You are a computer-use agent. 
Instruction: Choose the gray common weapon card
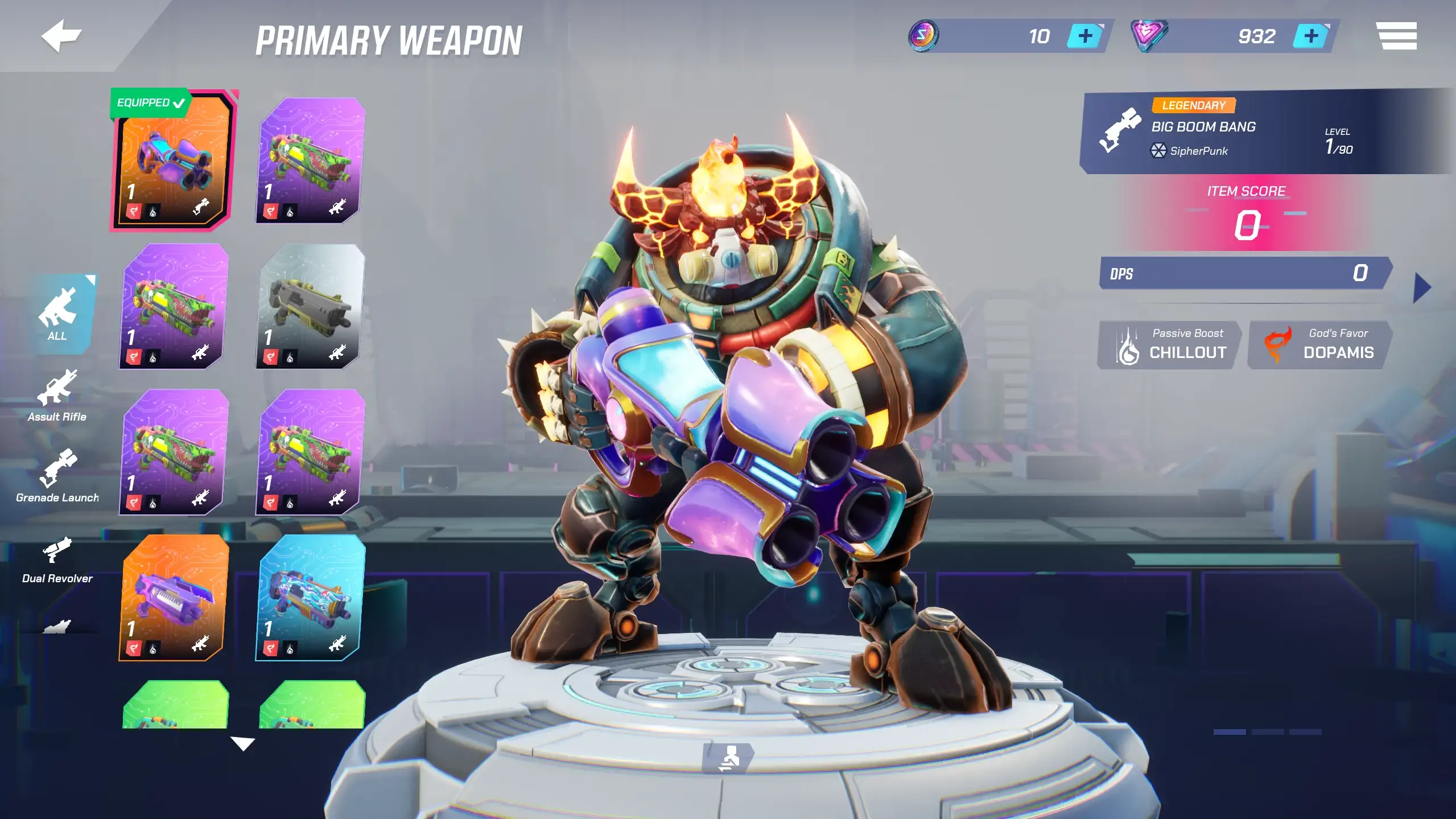click(x=310, y=306)
